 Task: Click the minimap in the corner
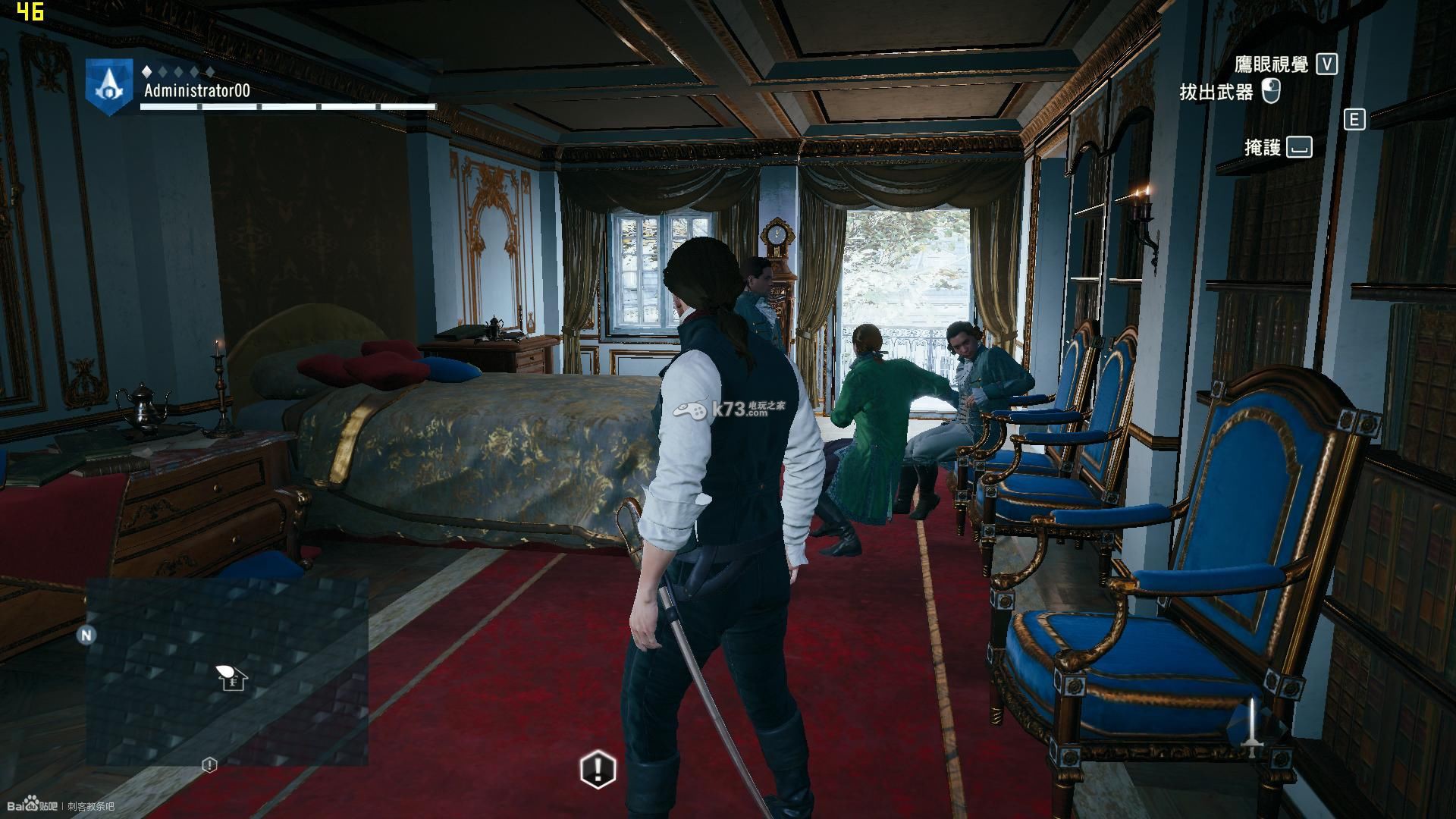pyautogui.click(x=227, y=671)
